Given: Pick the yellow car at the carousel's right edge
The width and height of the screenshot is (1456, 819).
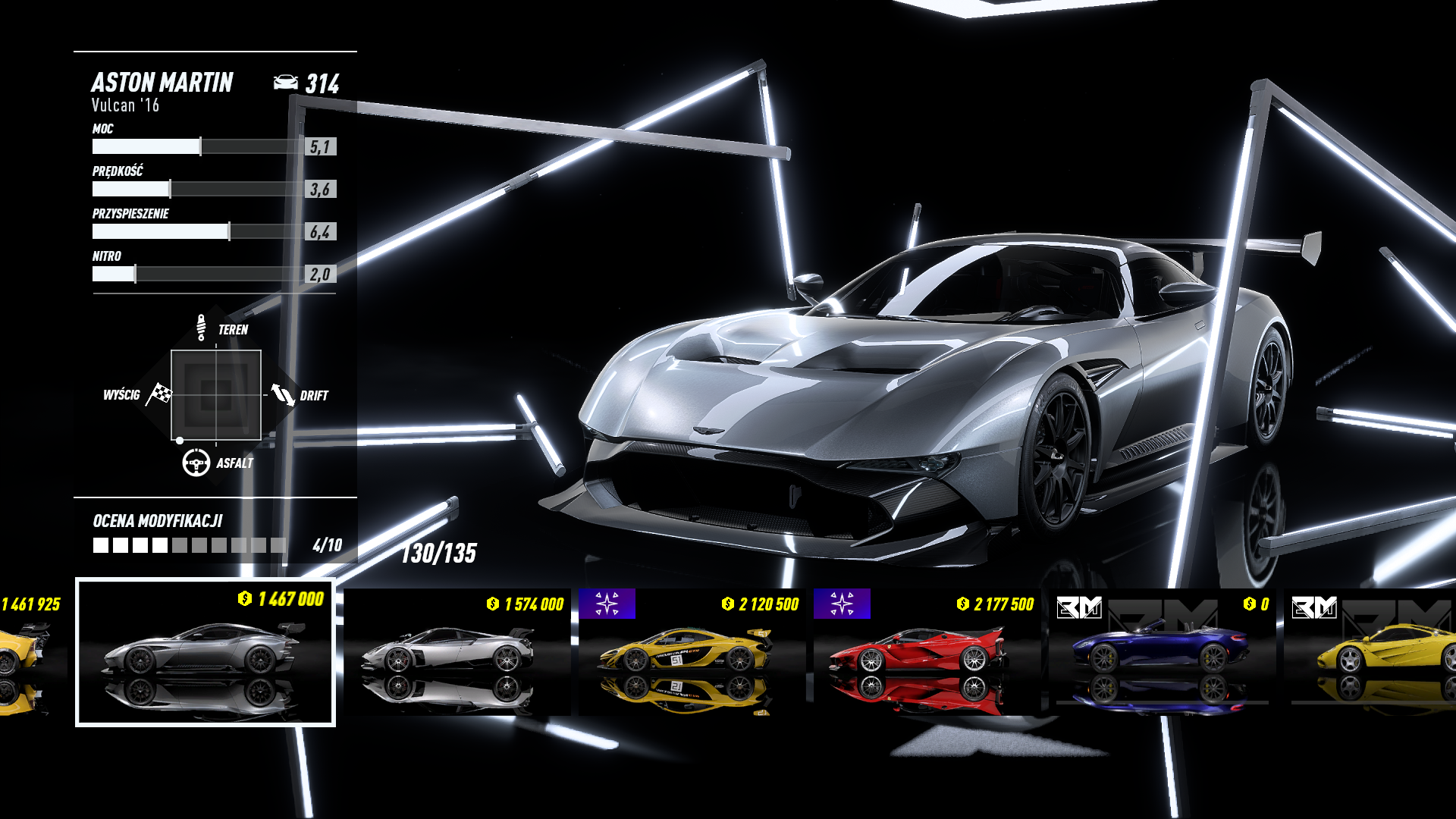Looking at the screenshot, I should pos(1373,652).
